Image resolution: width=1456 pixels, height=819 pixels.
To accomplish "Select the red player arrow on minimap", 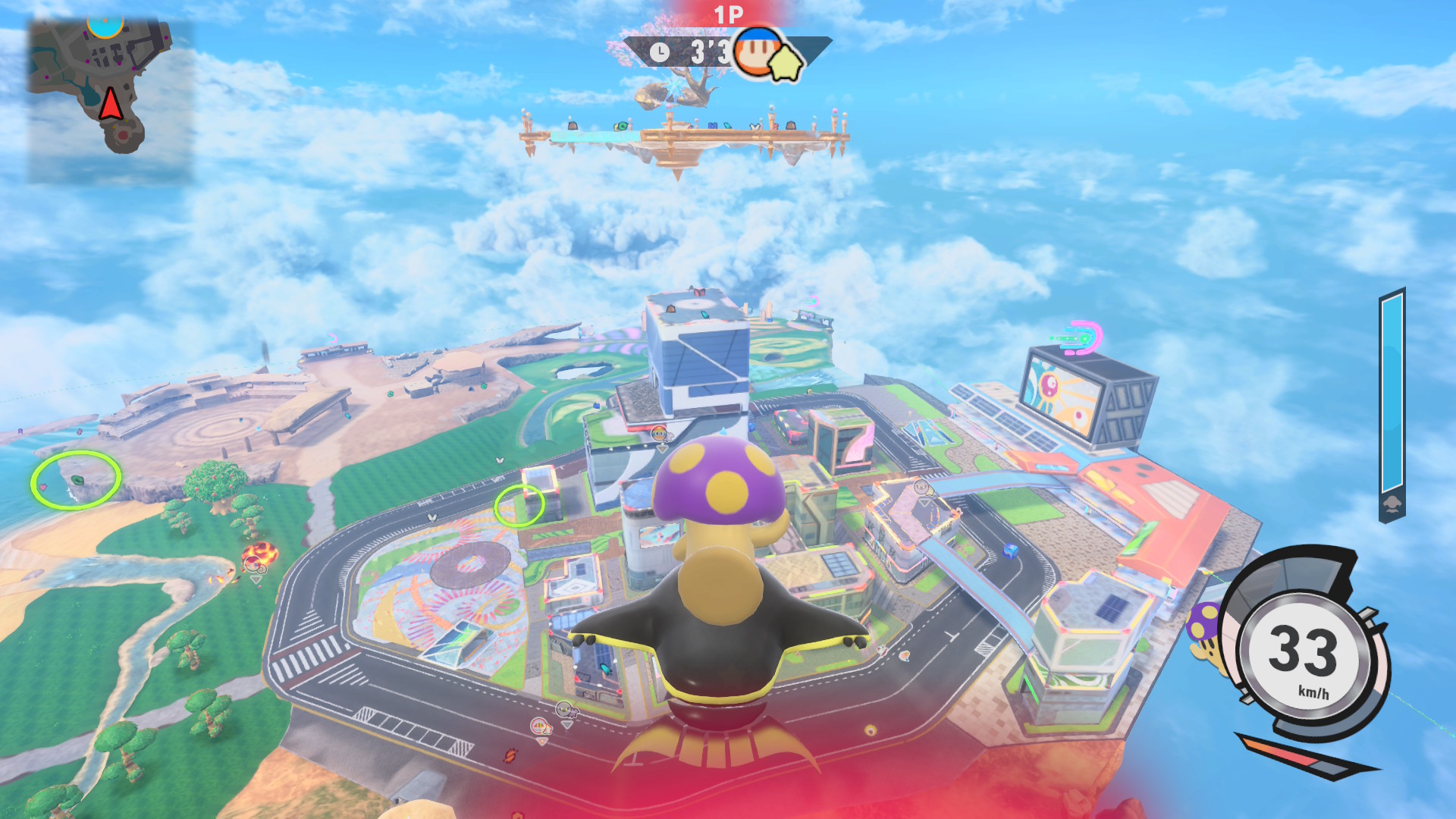I will [111, 104].
